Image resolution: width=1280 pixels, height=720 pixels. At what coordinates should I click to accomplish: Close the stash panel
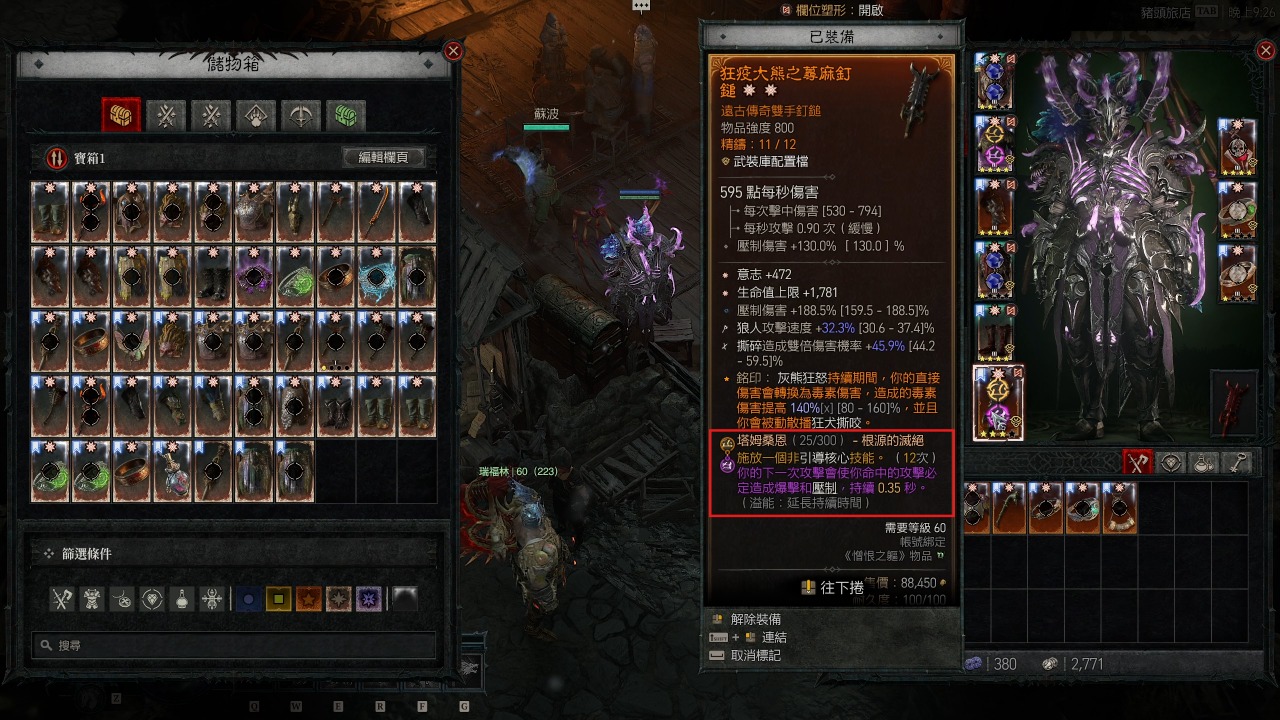click(x=453, y=51)
